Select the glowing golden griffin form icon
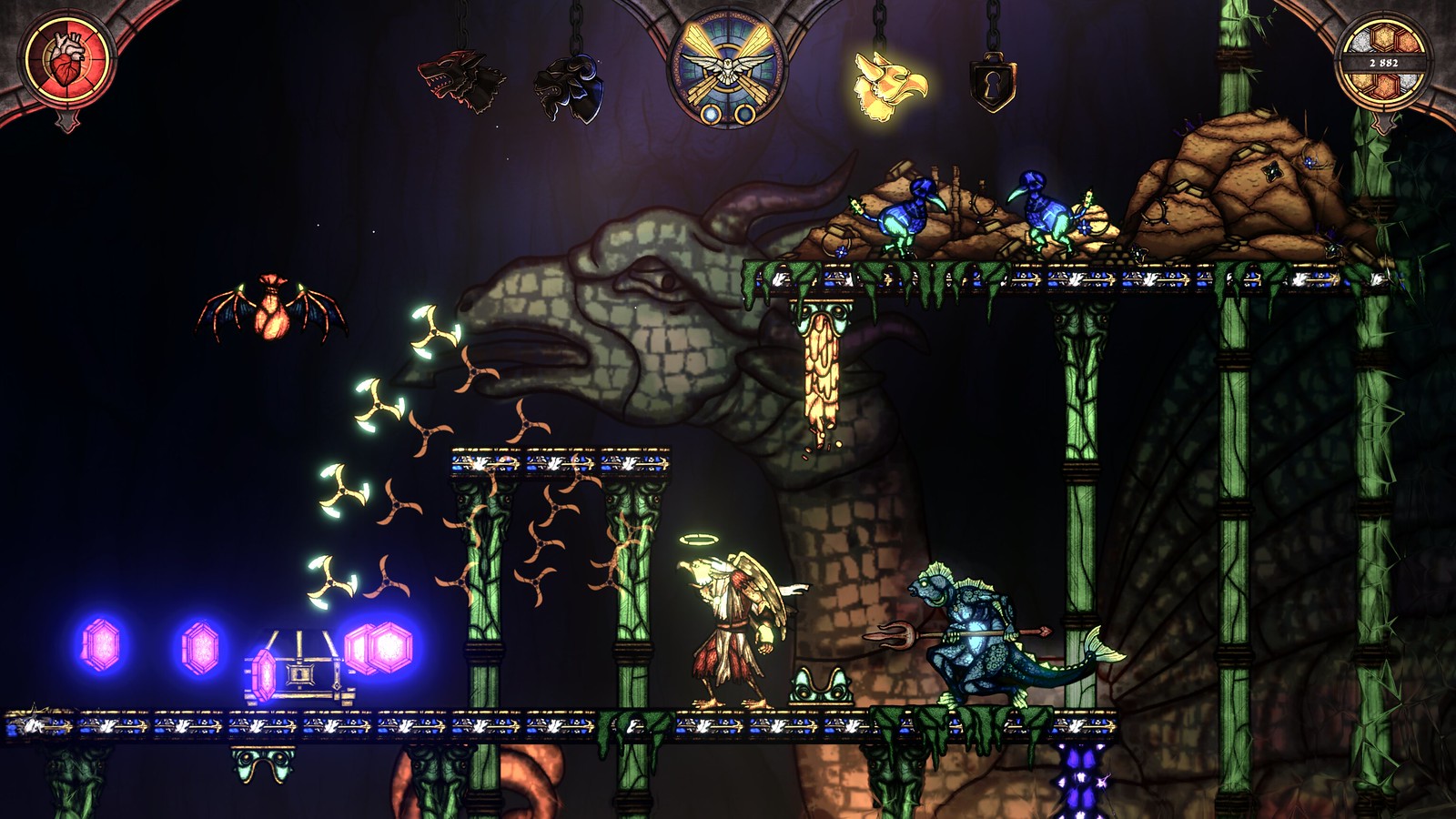This screenshot has width=1456, height=819. [x=888, y=86]
